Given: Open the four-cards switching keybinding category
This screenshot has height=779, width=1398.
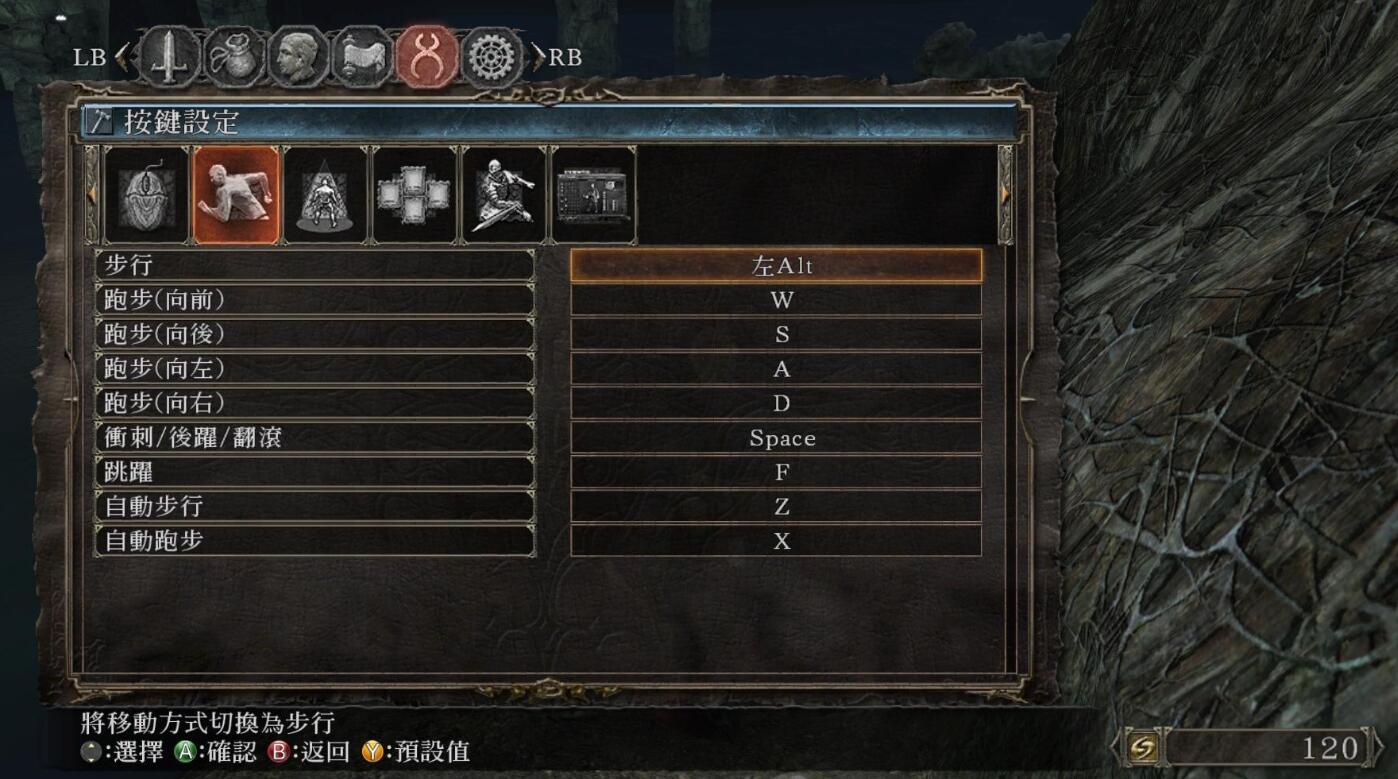Looking at the screenshot, I should click(414, 196).
